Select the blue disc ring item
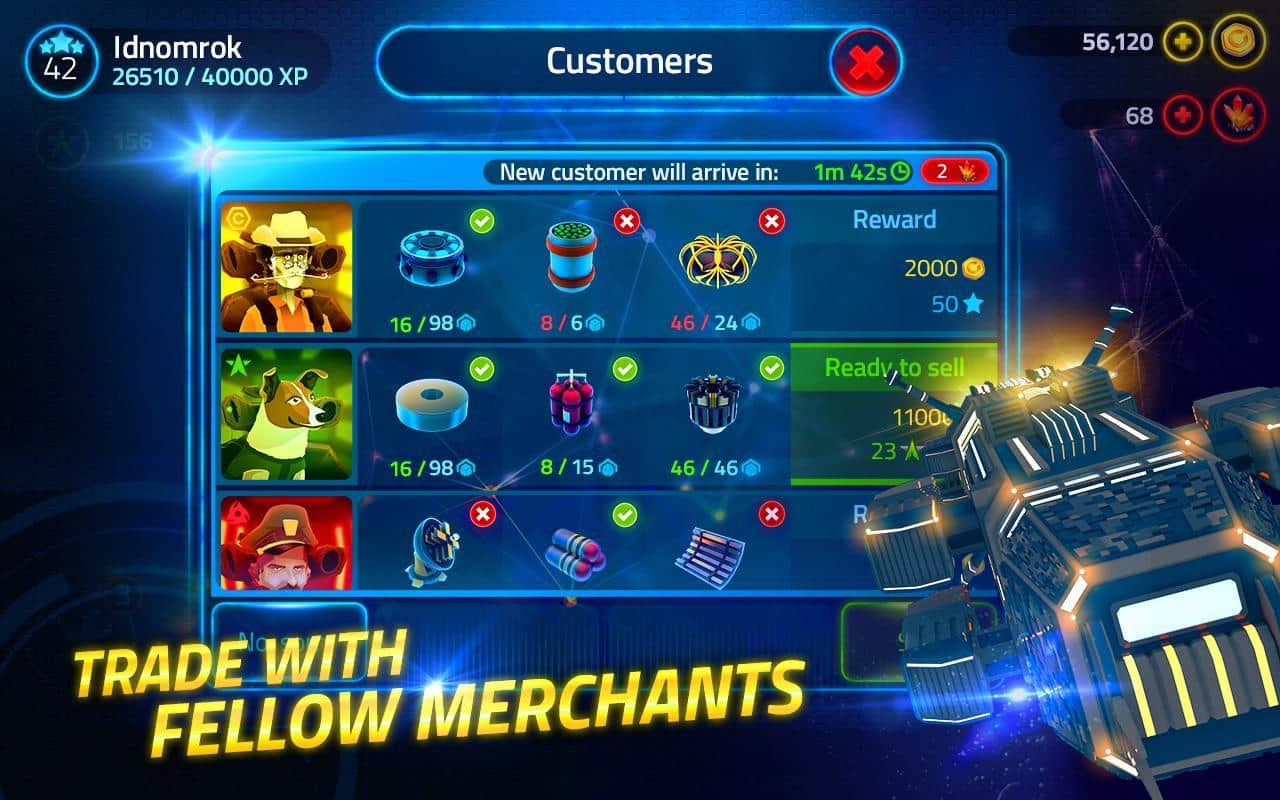Image resolution: width=1280 pixels, height=800 pixels. coord(431,408)
